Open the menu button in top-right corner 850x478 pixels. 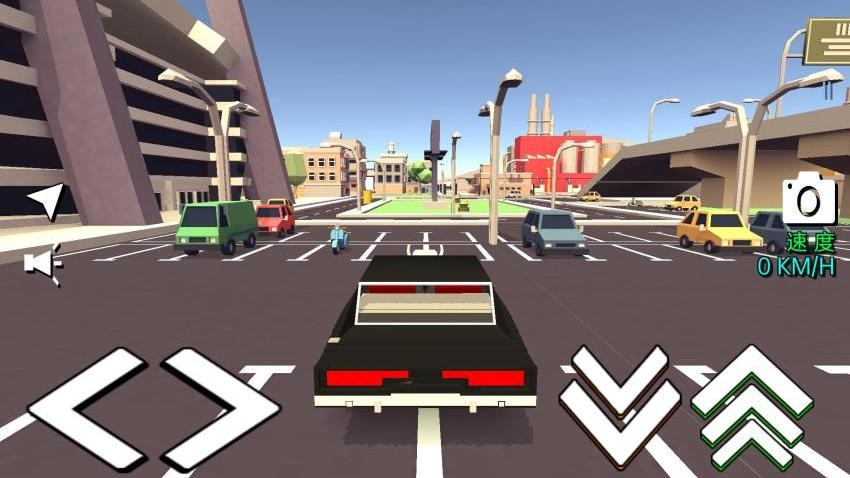828,42
